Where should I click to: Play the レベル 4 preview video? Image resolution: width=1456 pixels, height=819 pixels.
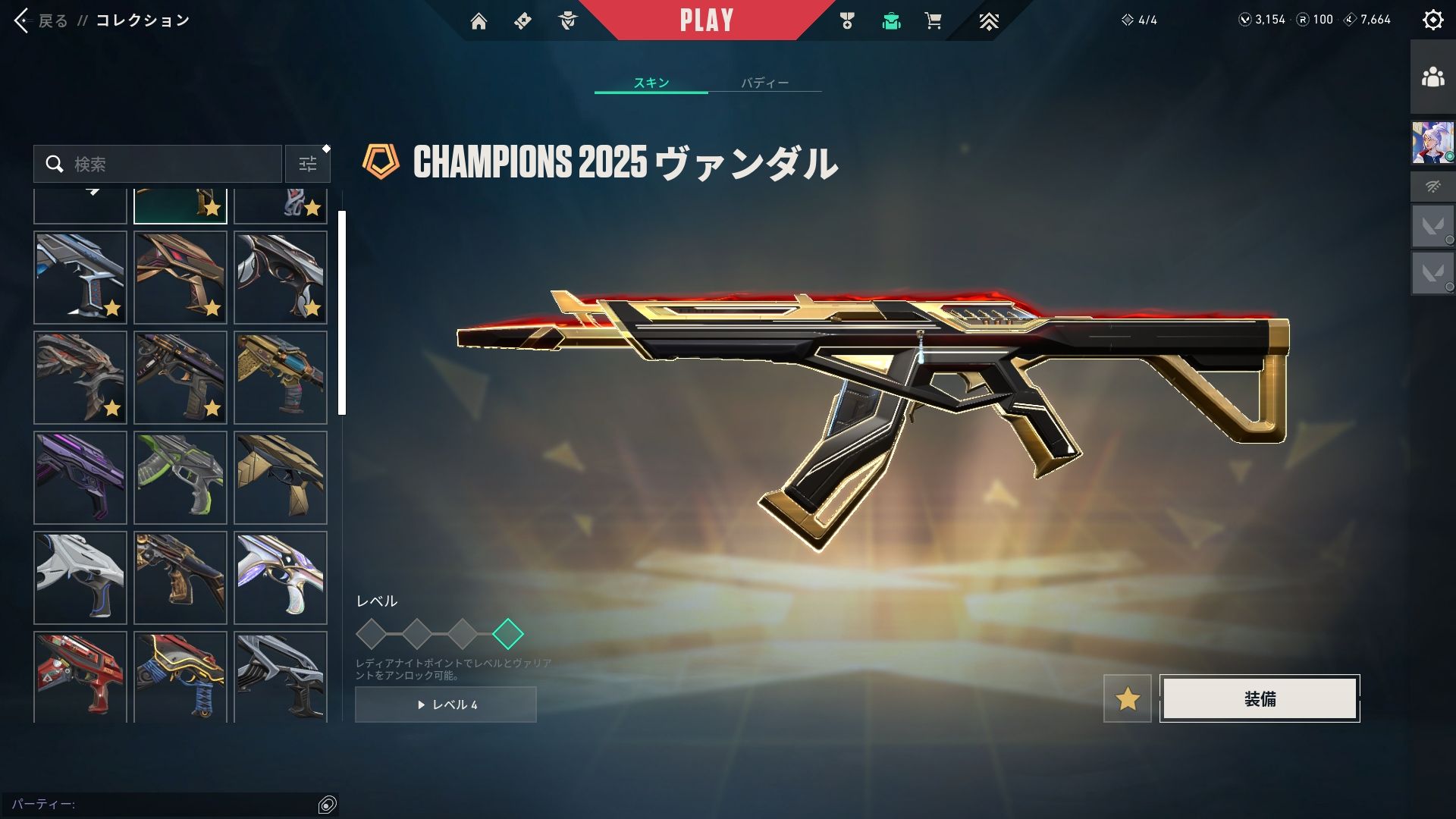point(446,704)
